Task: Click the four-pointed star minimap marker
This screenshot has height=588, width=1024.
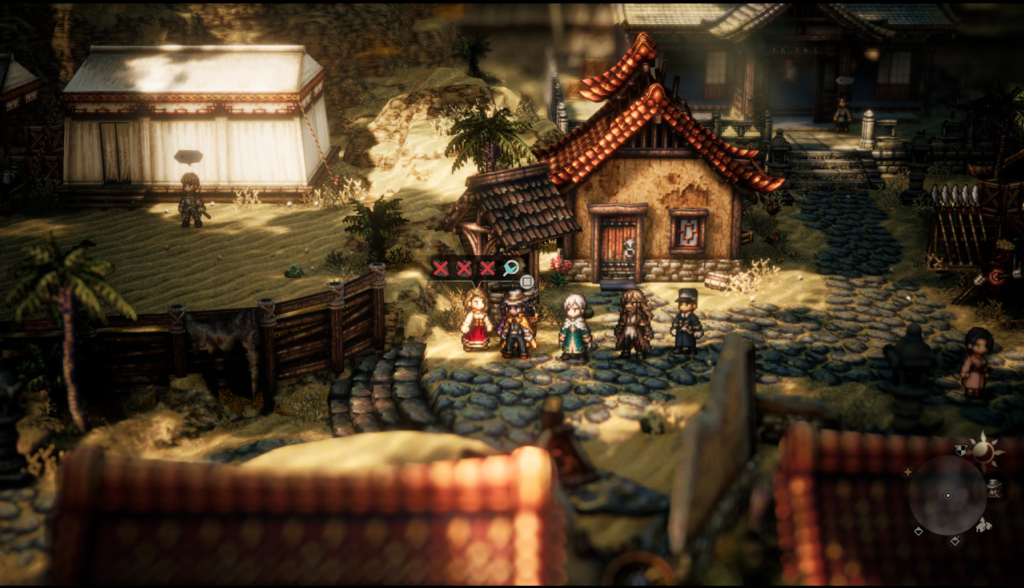Action: (x=907, y=470)
